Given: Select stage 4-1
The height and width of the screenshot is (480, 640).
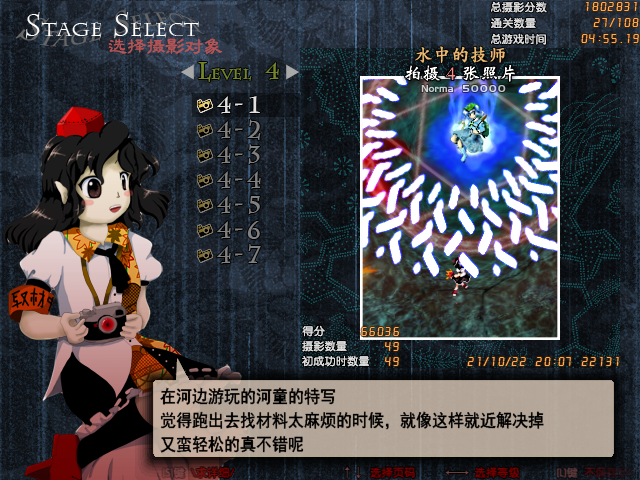Looking at the screenshot, I should coord(230,105).
